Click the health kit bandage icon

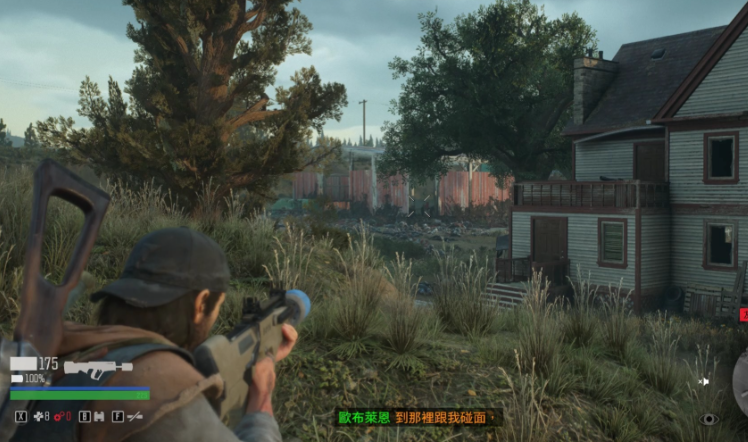pos(38,415)
